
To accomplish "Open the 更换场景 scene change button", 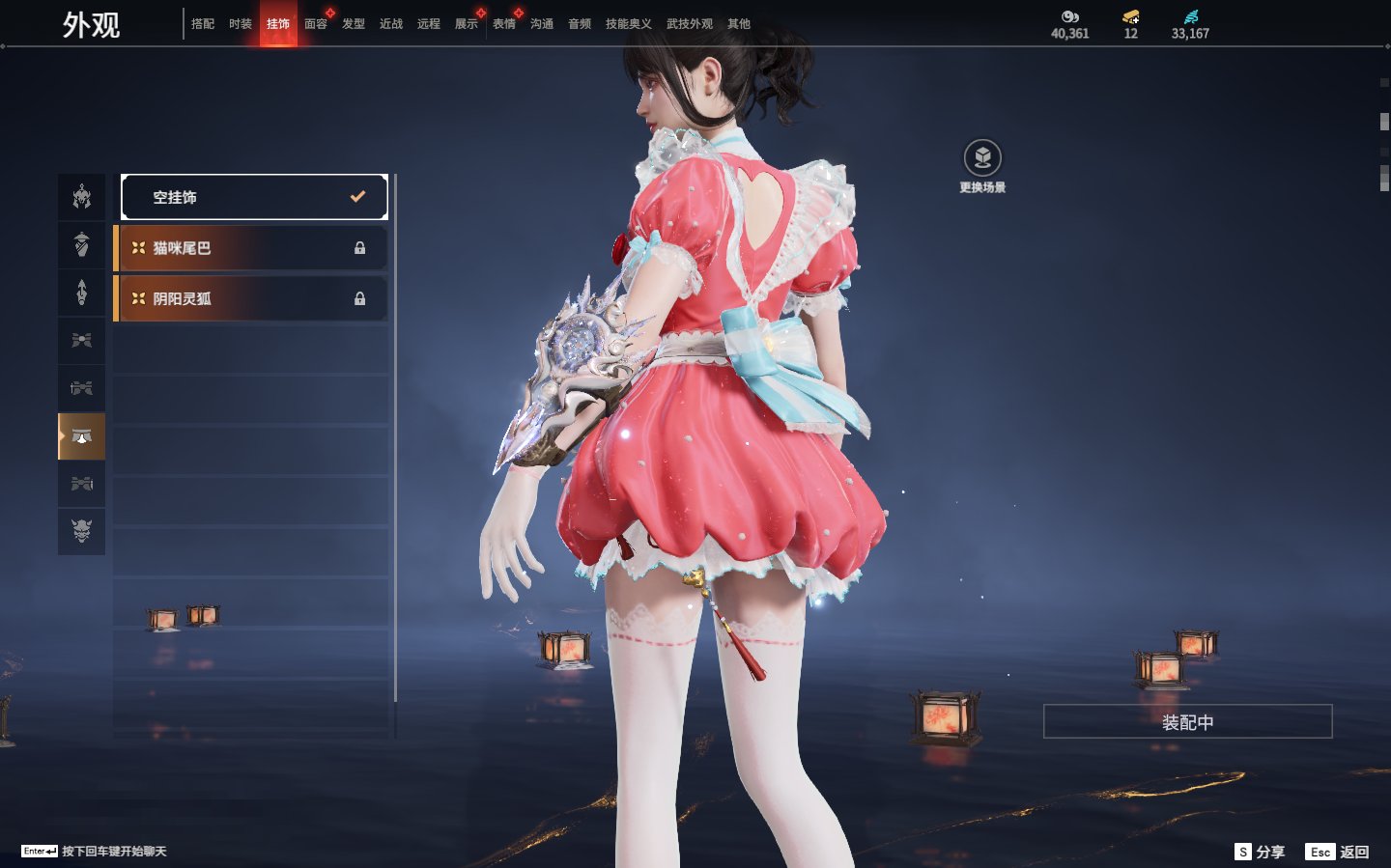I will pyautogui.click(x=982, y=158).
